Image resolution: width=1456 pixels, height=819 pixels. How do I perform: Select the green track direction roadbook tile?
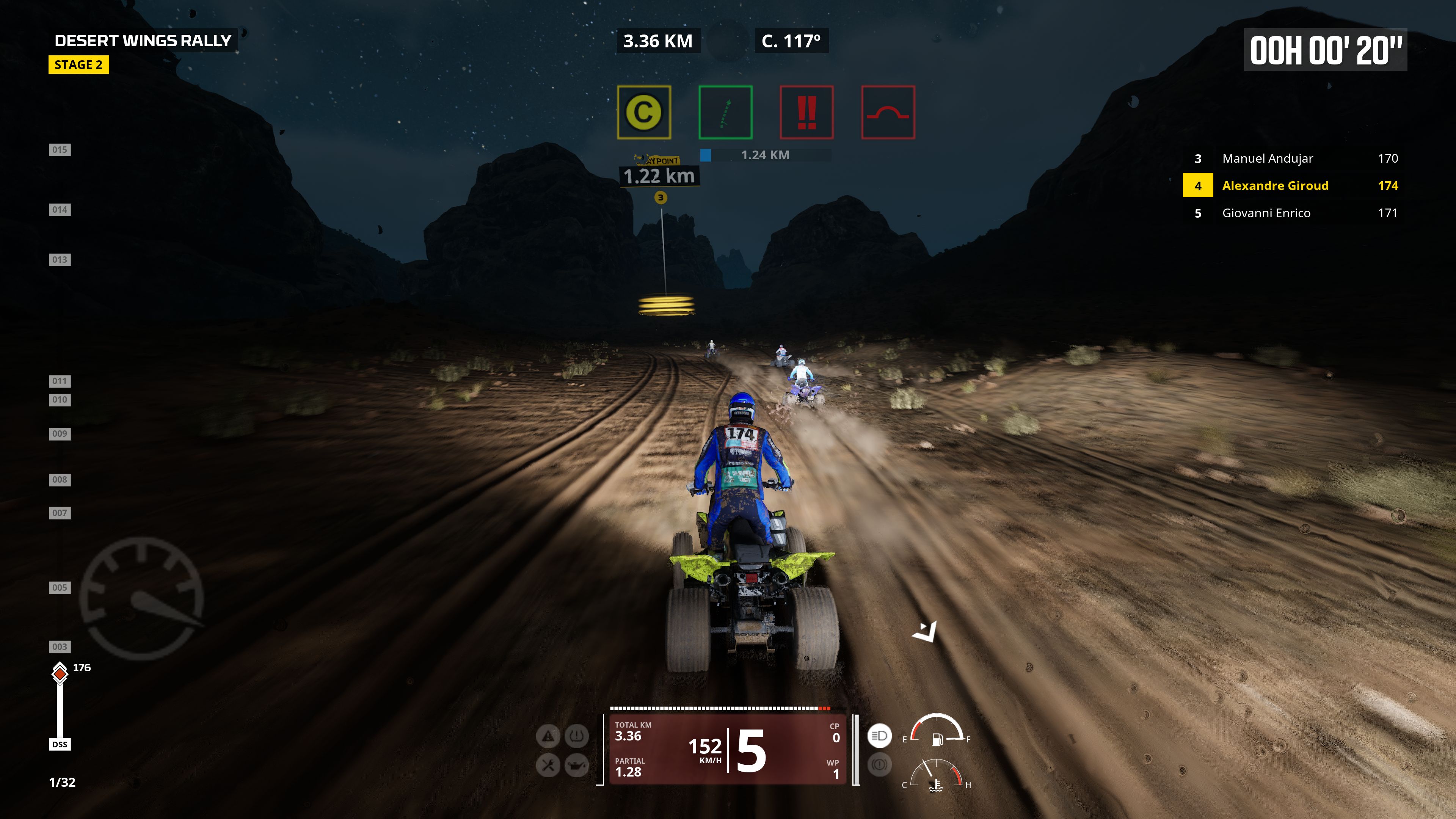point(725,112)
